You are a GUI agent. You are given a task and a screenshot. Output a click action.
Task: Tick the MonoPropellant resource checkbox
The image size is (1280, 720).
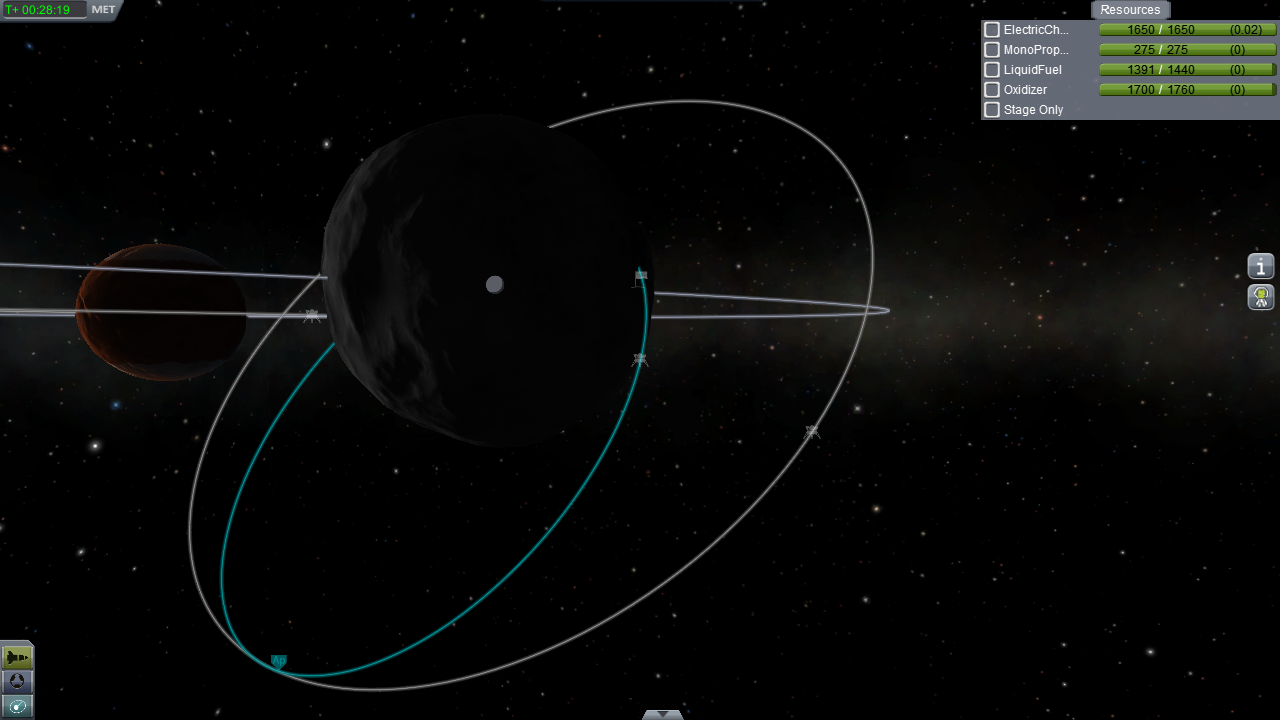tap(992, 50)
